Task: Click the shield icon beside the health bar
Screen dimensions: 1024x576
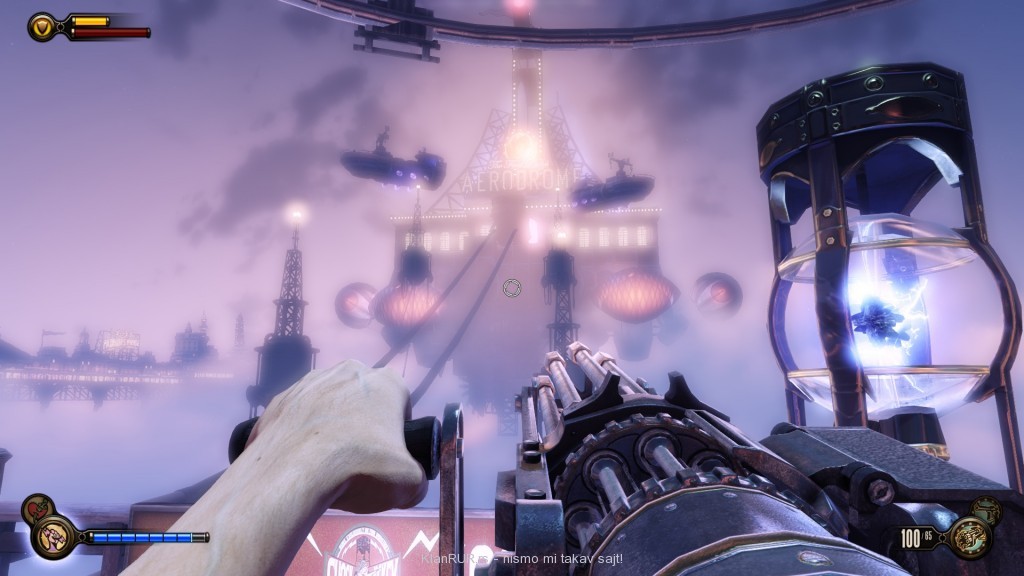Action: click(43, 26)
